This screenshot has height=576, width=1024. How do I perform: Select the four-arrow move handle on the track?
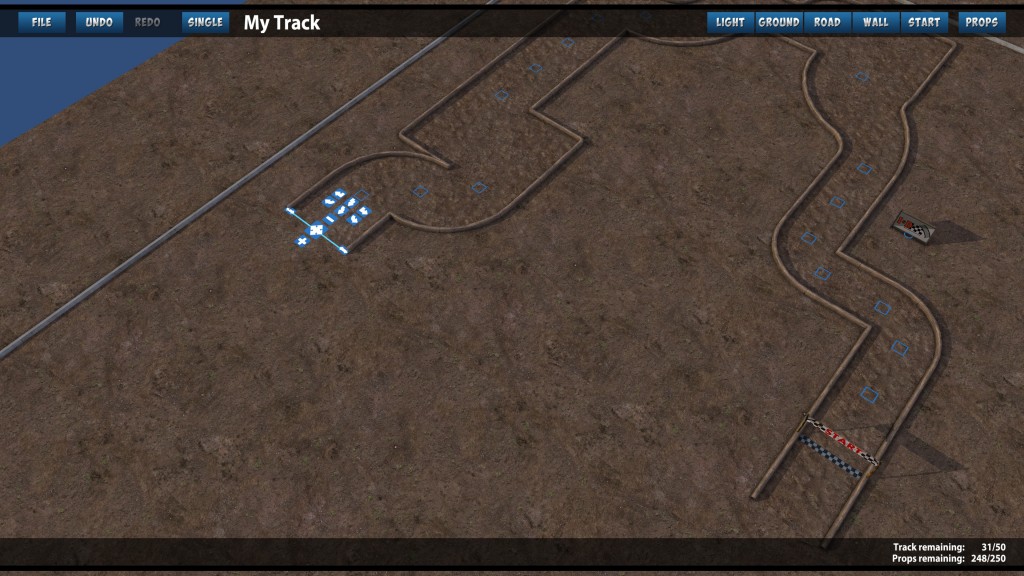(x=315, y=230)
